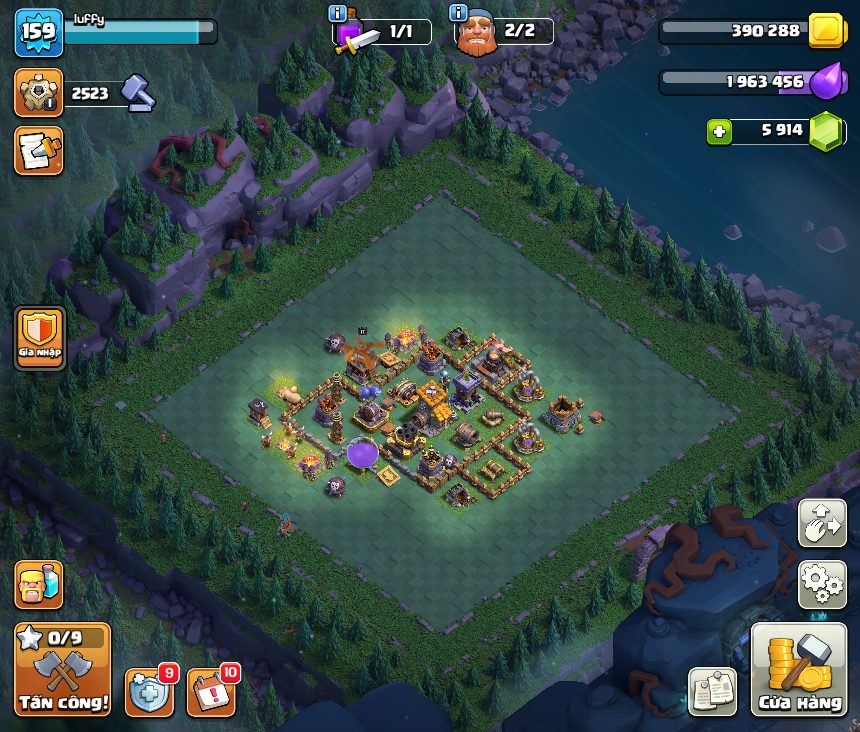Start an attack with Tấn công button
This screenshot has height=732, width=860.
point(62,669)
